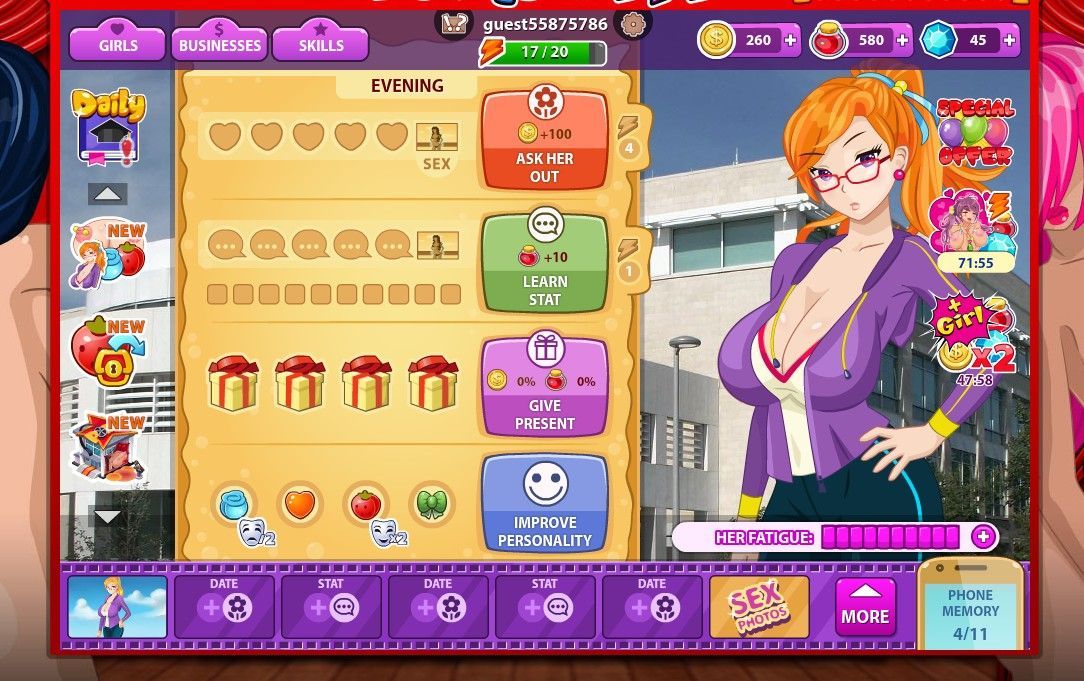Image resolution: width=1084 pixels, height=681 pixels.
Task: Reduce her fatigue with plus button
Action: click(984, 537)
